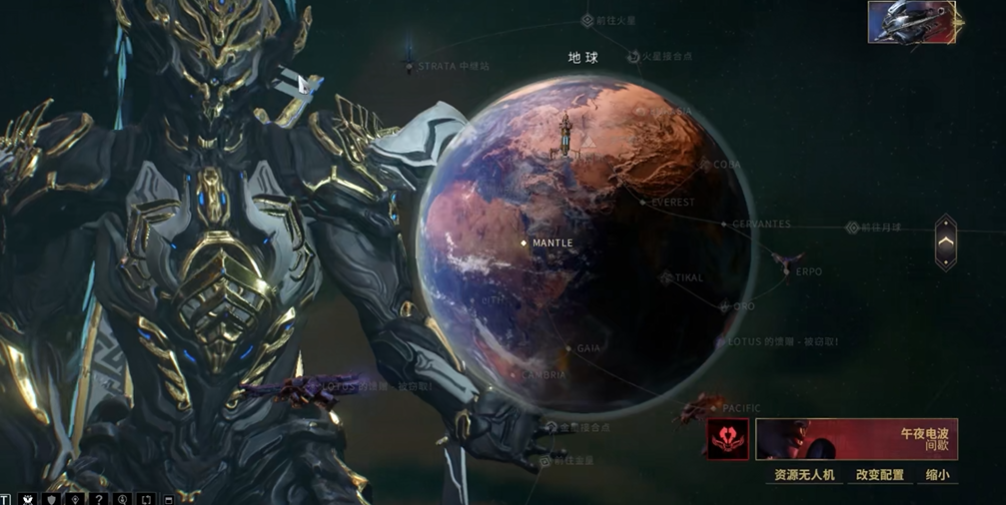Image resolution: width=1006 pixels, height=505 pixels.
Task: Open the 午夜电波 Nightwave banner
Action: 856,438
